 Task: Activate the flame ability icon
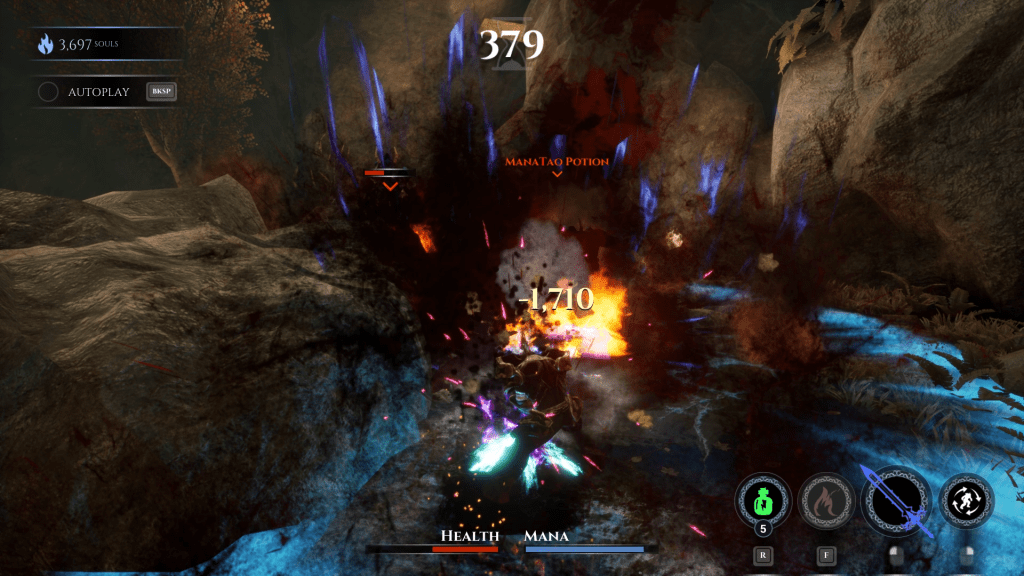pos(825,499)
